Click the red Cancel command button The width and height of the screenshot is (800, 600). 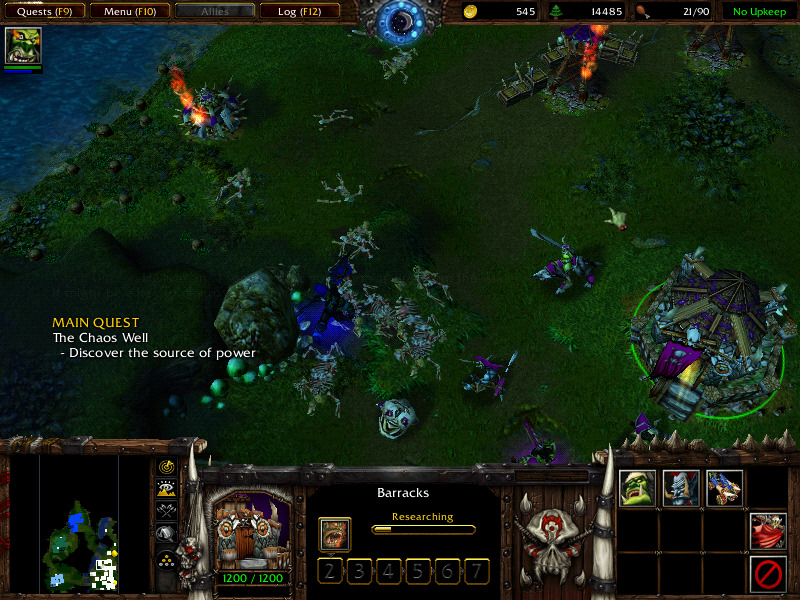[x=768, y=574]
